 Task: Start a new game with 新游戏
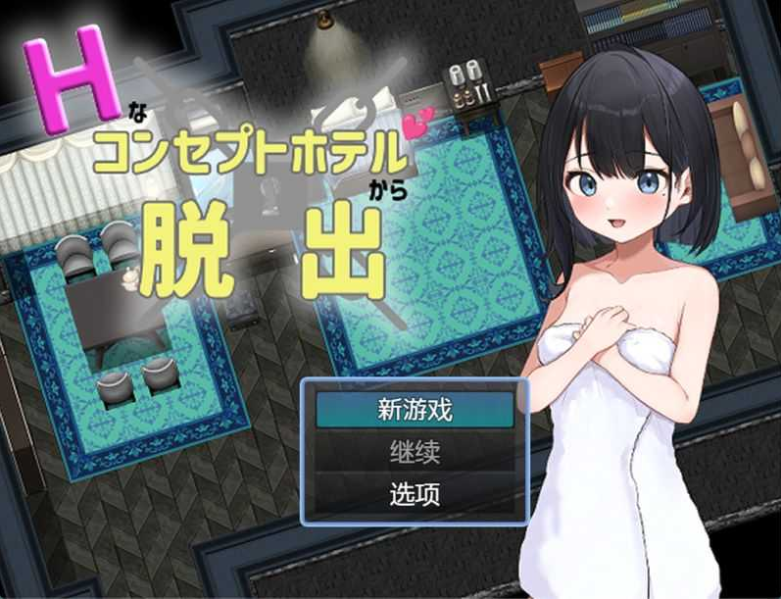(415, 410)
